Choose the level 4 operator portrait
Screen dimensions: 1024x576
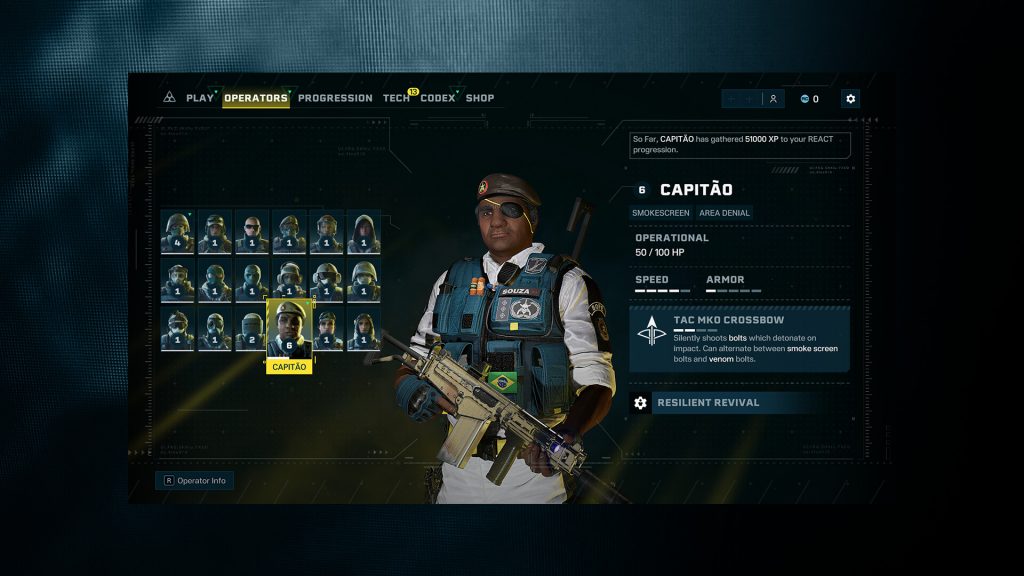point(178,232)
